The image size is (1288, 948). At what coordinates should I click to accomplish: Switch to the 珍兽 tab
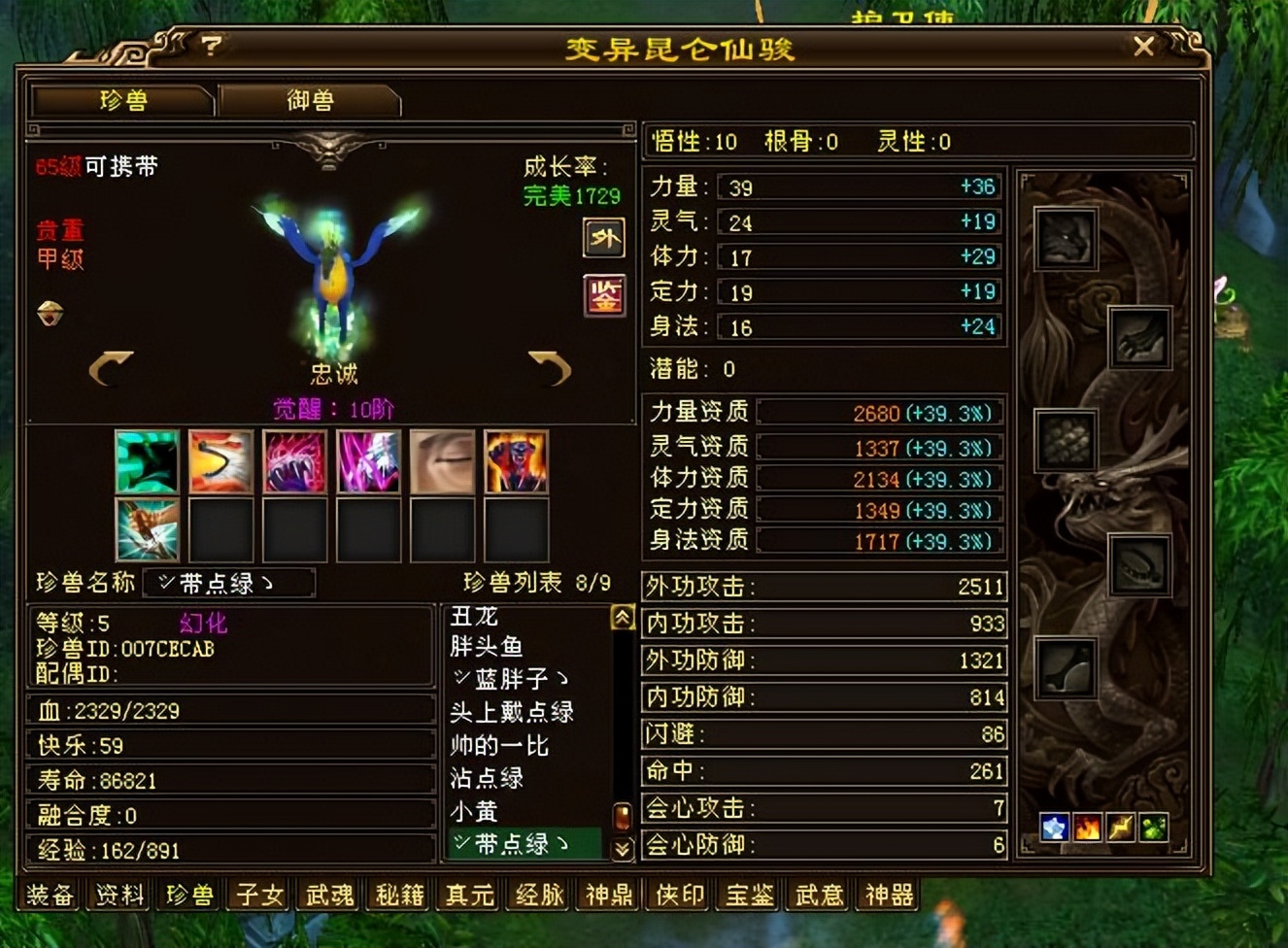(x=120, y=100)
